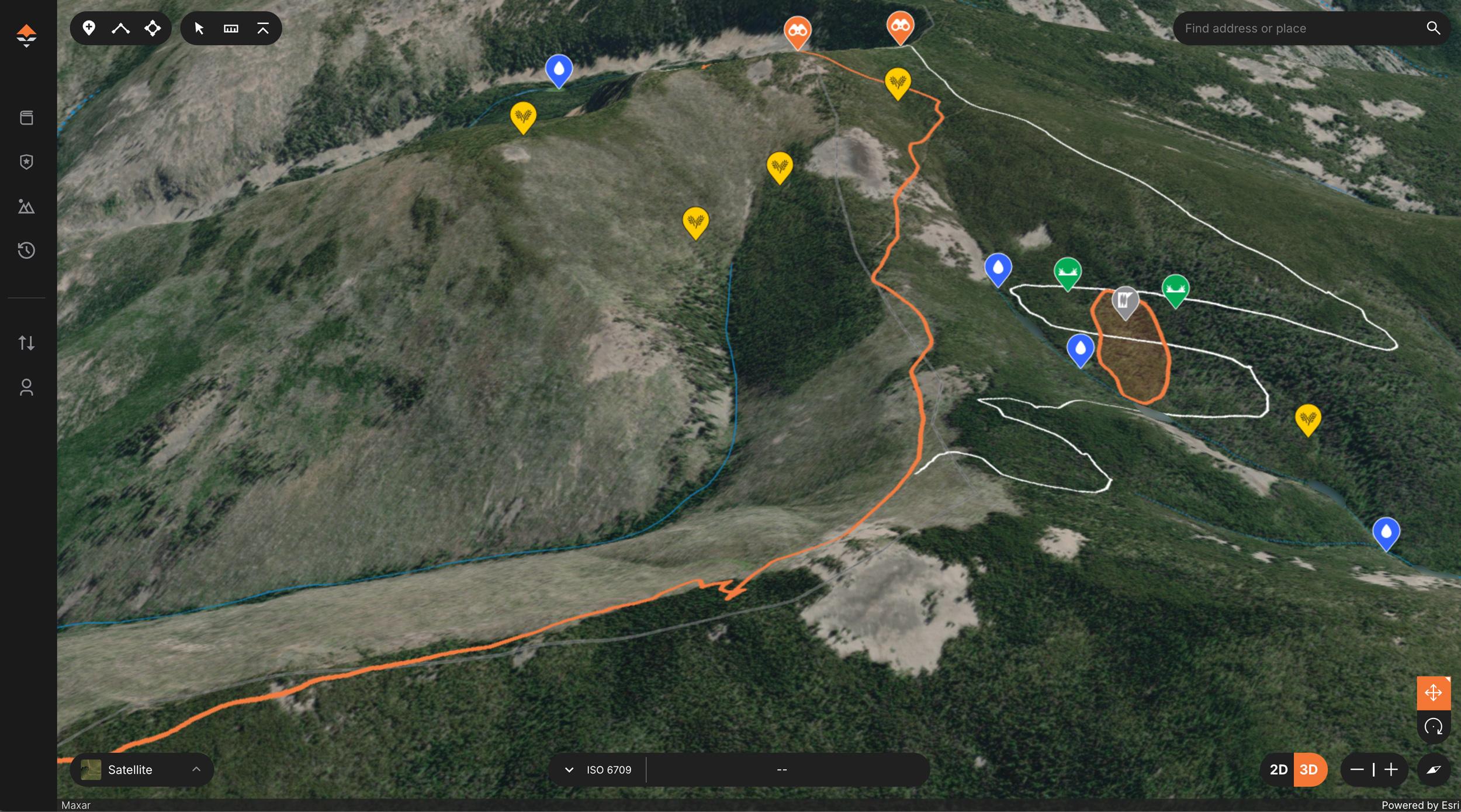This screenshot has width=1461, height=812.
Task: Click the shield badge sidebar item
Action: pyautogui.click(x=27, y=162)
